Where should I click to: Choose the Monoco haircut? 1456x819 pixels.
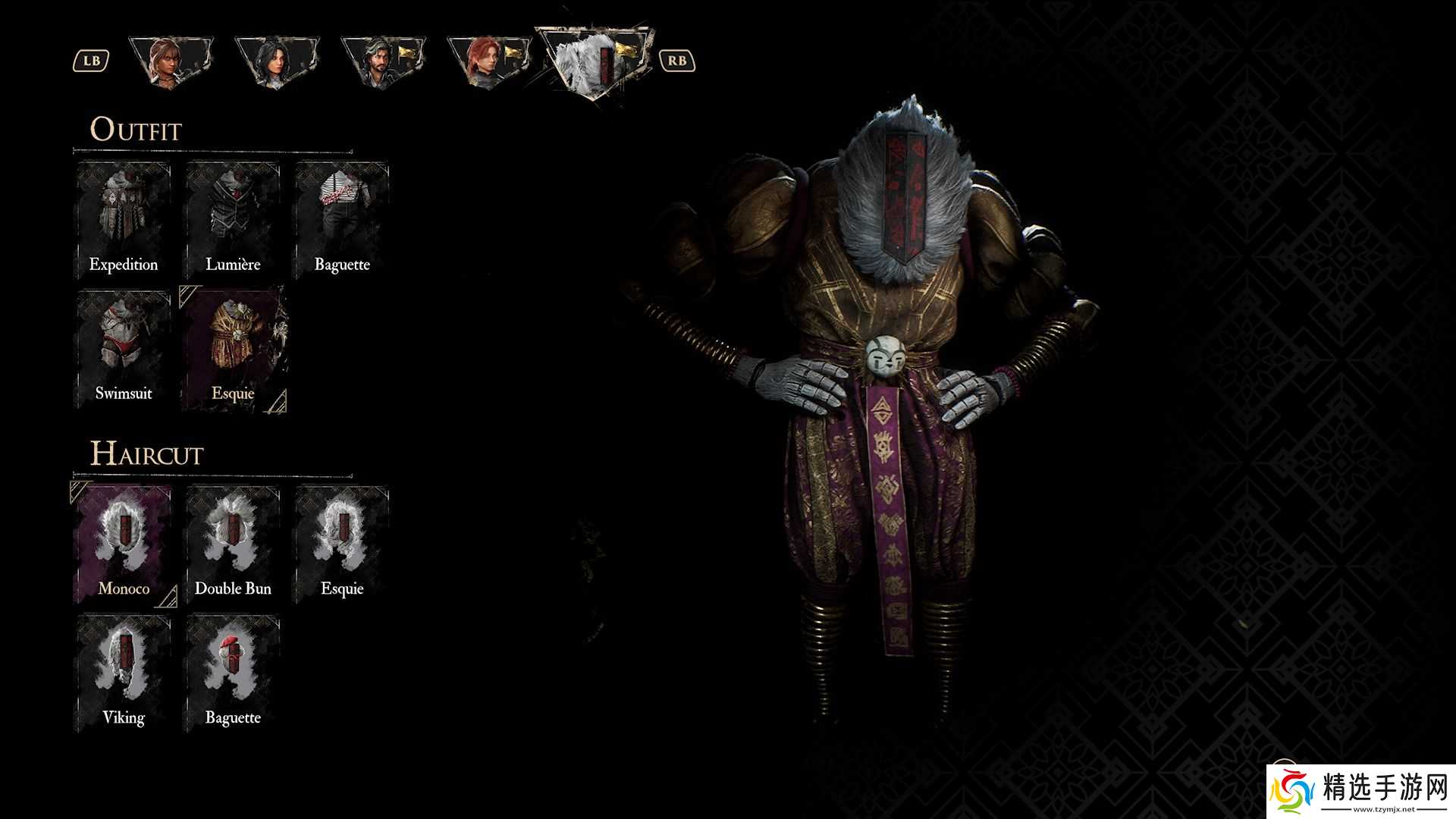coord(124,544)
